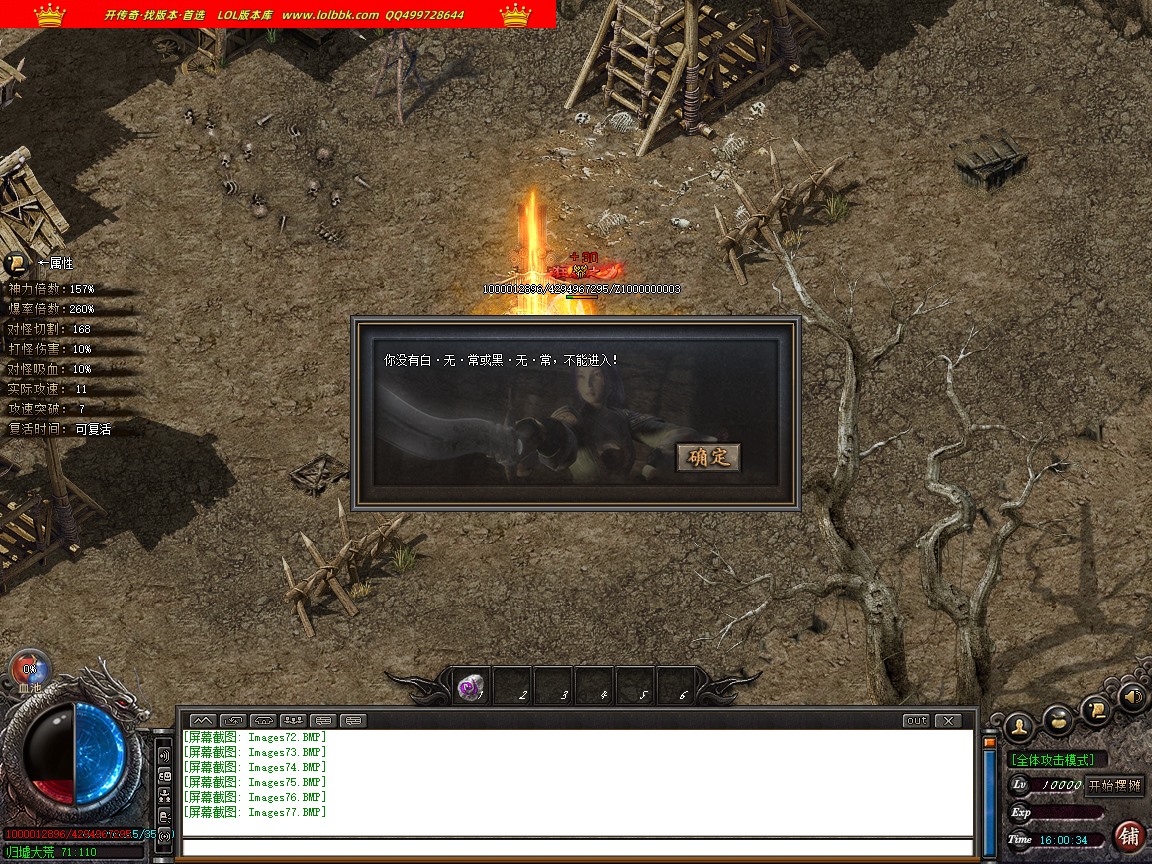The image size is (1152, 864).
Task: Open the bag pouch inventory icon
Action: pyautogui.click(x=1058, y=718)
